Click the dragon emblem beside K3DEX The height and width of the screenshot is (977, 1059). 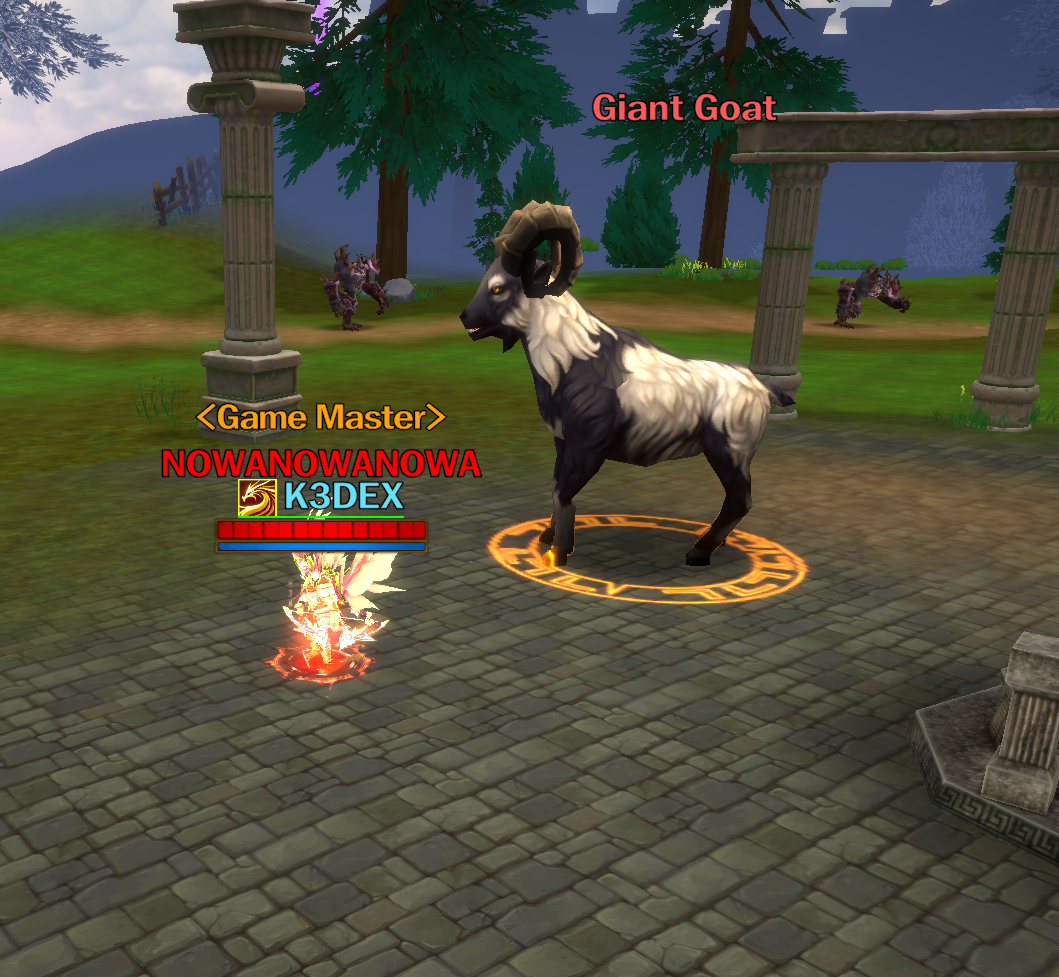coord(257,497)
